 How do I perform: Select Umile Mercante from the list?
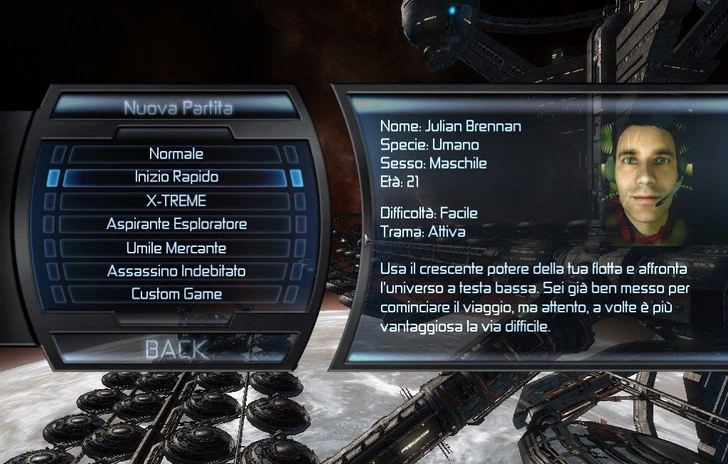click(176, 247)
